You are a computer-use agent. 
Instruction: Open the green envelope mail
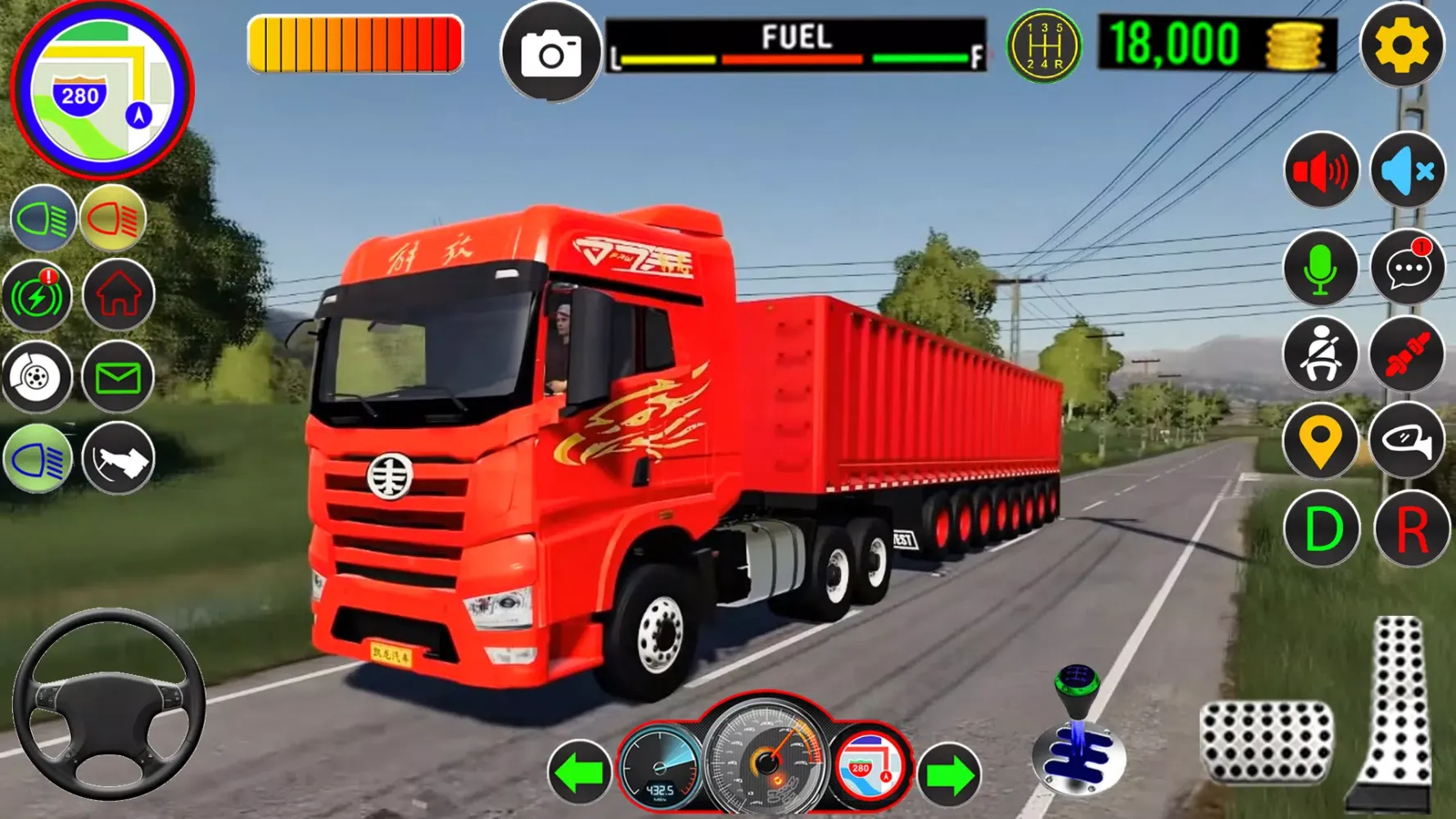click(118, 378)
